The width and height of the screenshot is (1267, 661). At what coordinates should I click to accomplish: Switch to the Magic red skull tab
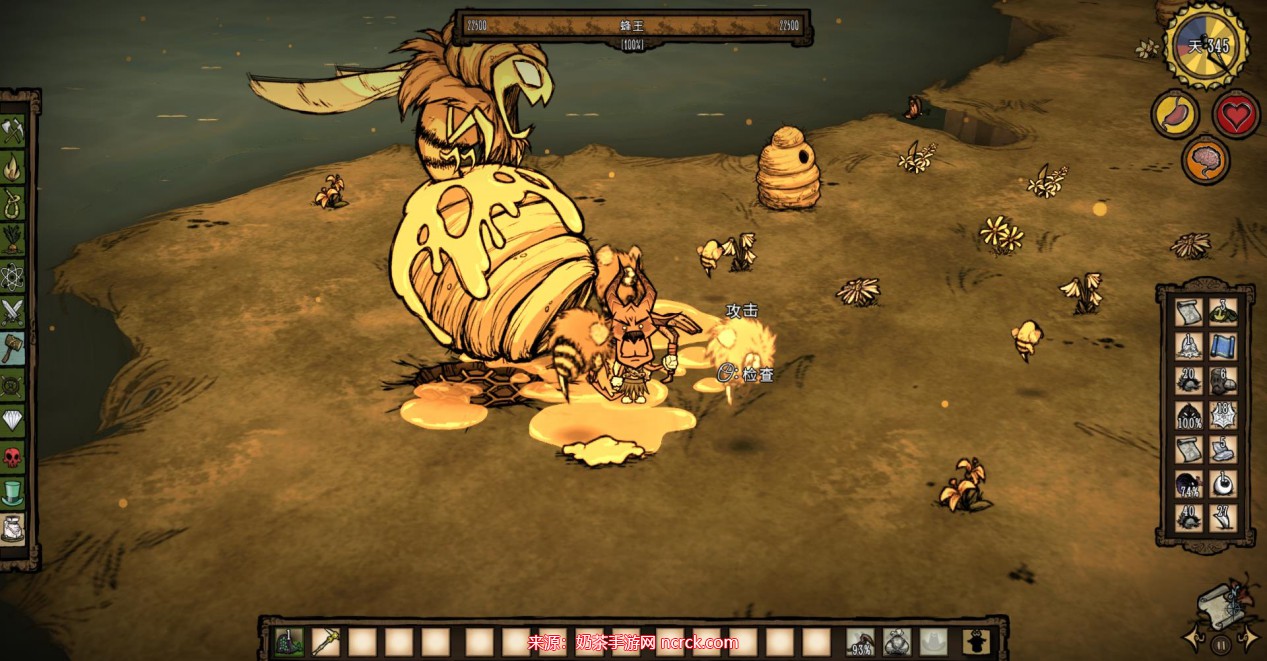pyautogui.click(x=13, y=457)
